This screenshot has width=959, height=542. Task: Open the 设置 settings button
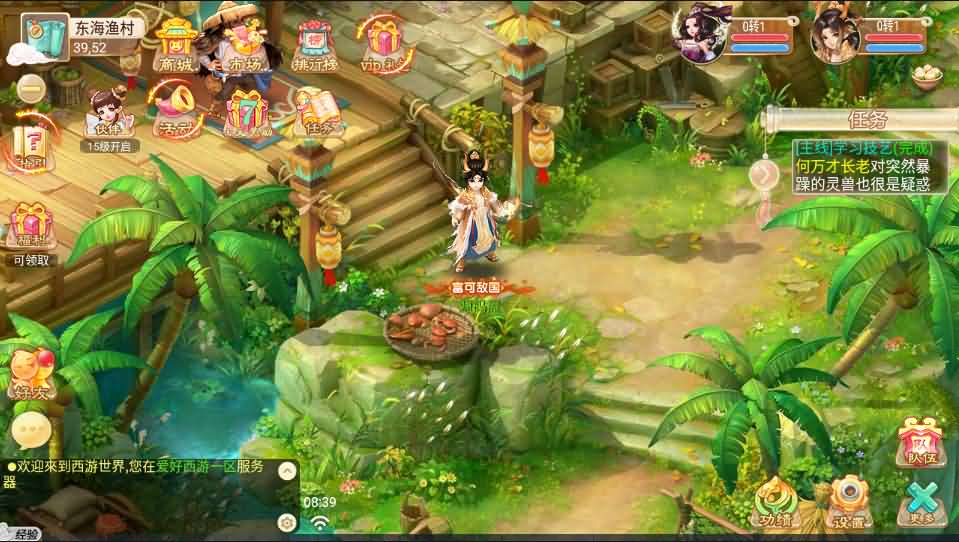coord(851,500)
